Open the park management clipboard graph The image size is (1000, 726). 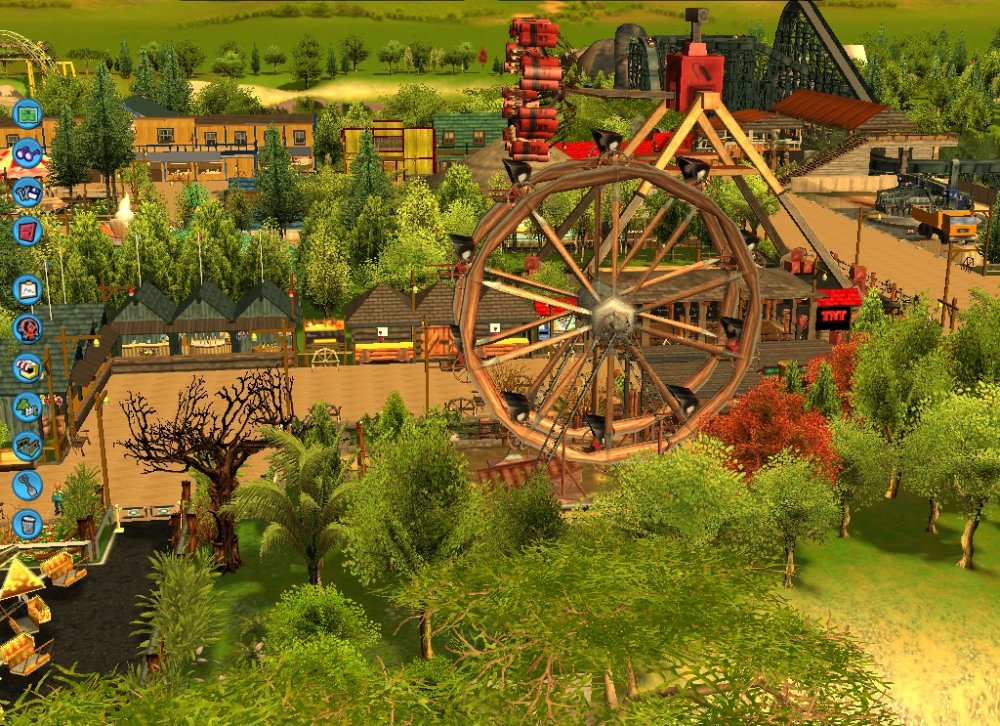tap(27, 290)
